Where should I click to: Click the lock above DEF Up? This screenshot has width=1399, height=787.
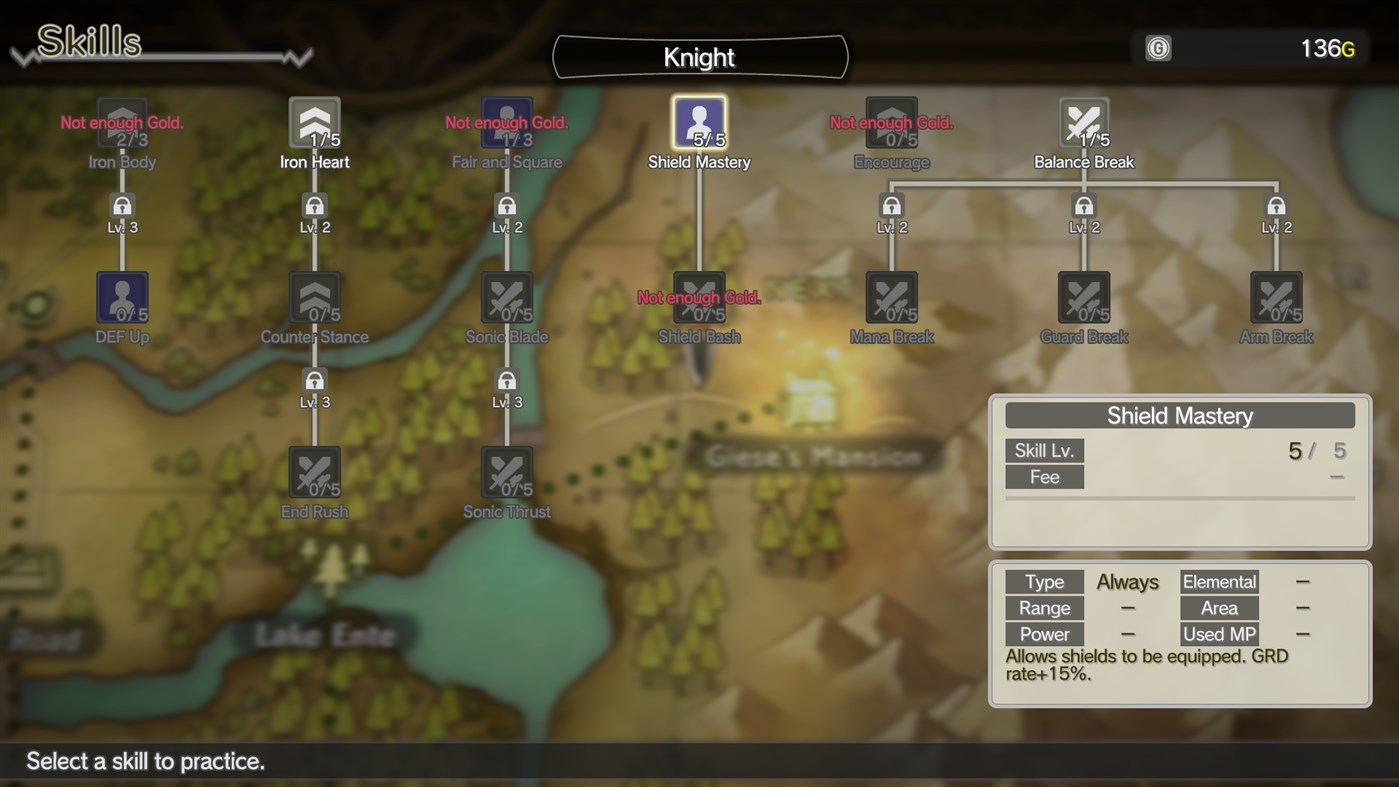tap(121, 205)
